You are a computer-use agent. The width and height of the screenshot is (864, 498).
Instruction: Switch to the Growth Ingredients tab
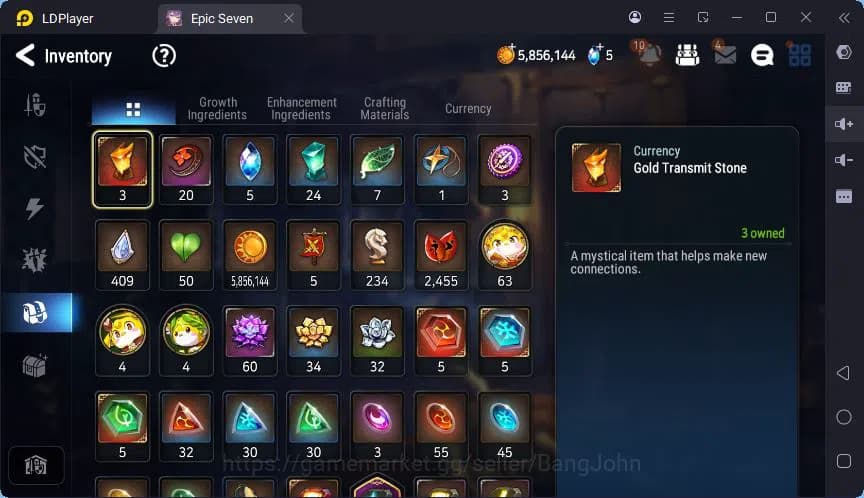(217, 108)
